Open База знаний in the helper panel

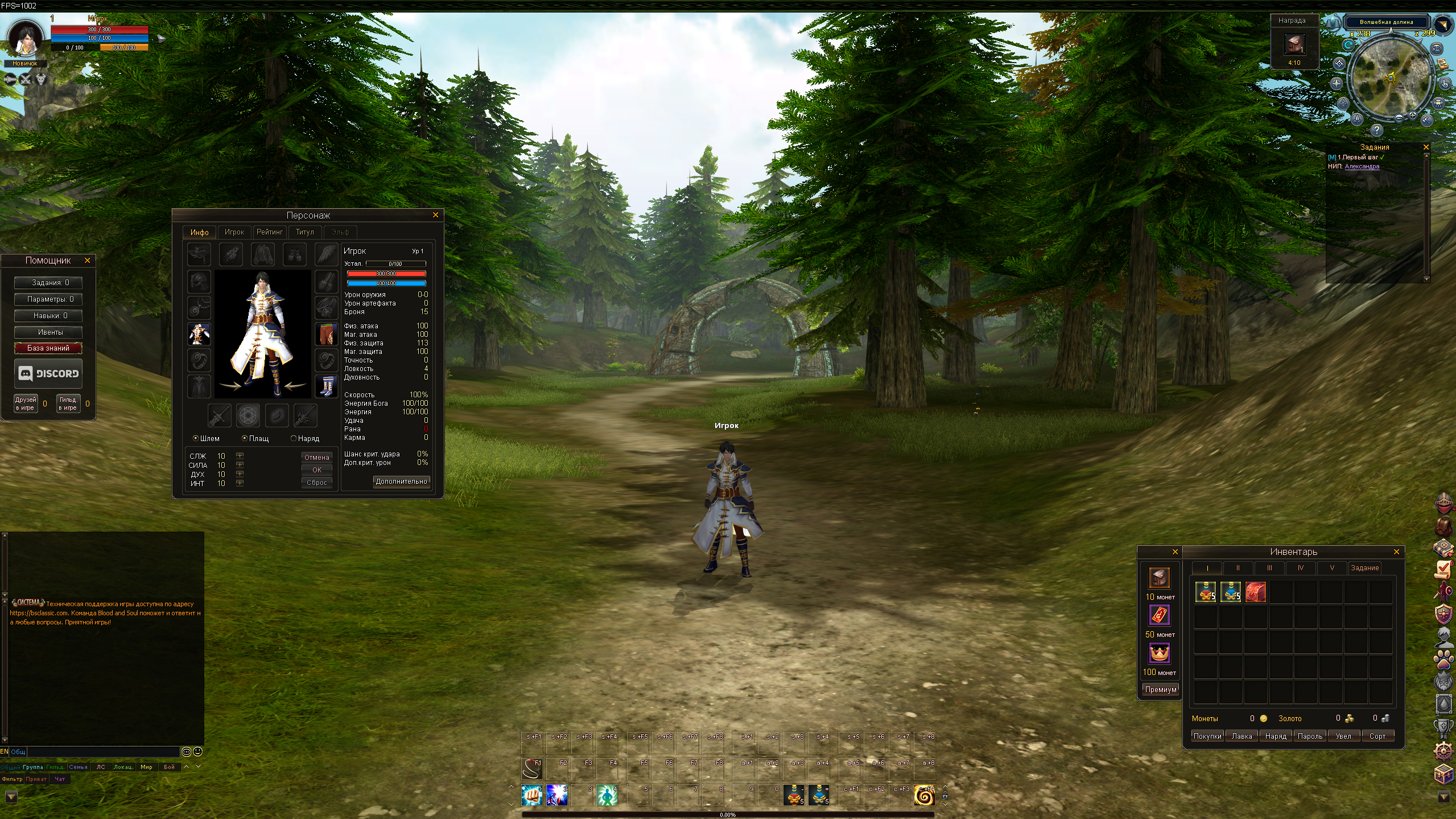coord(48,348)
